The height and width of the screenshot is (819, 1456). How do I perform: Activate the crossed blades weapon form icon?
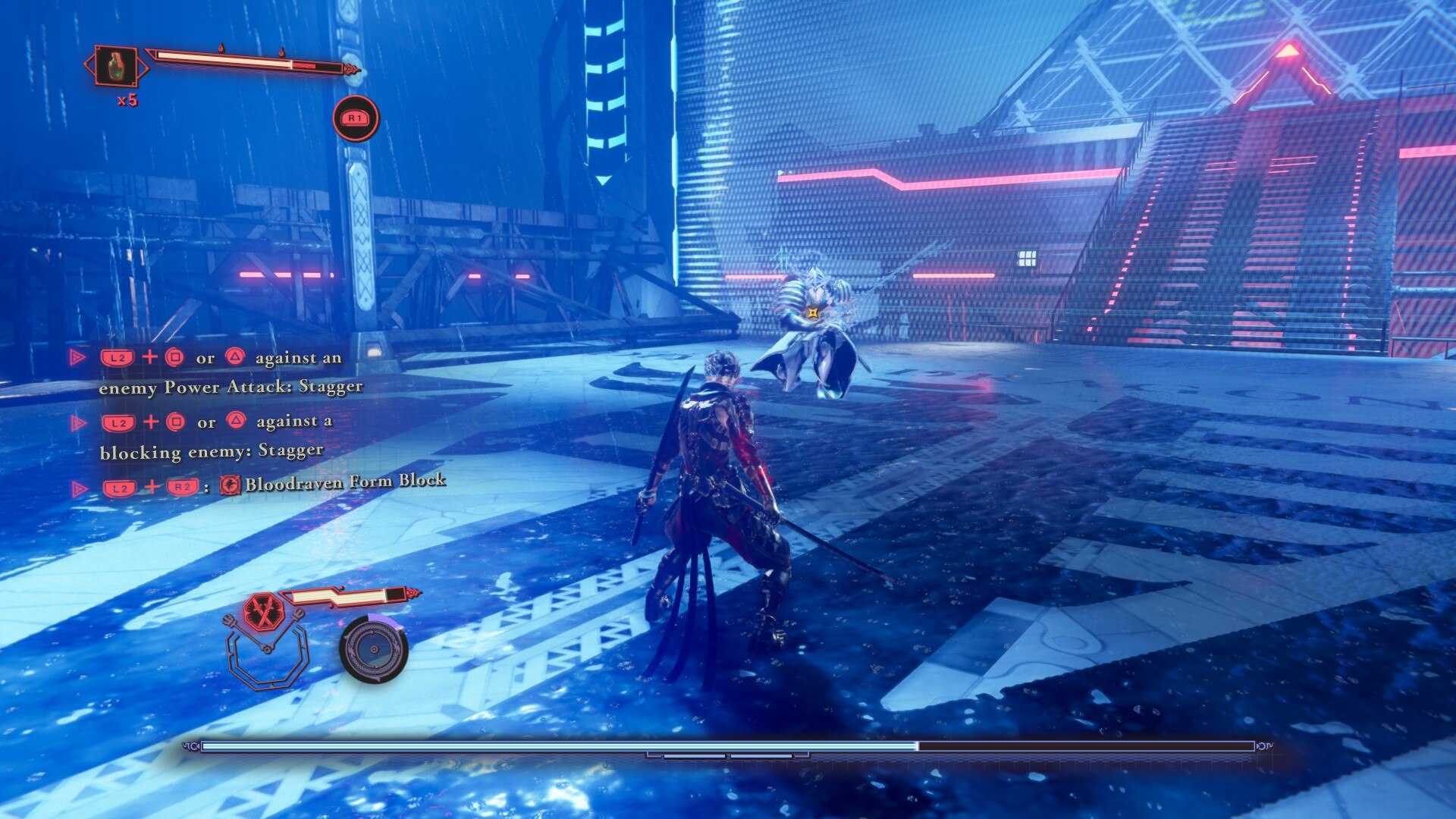(x=264, y=613)
